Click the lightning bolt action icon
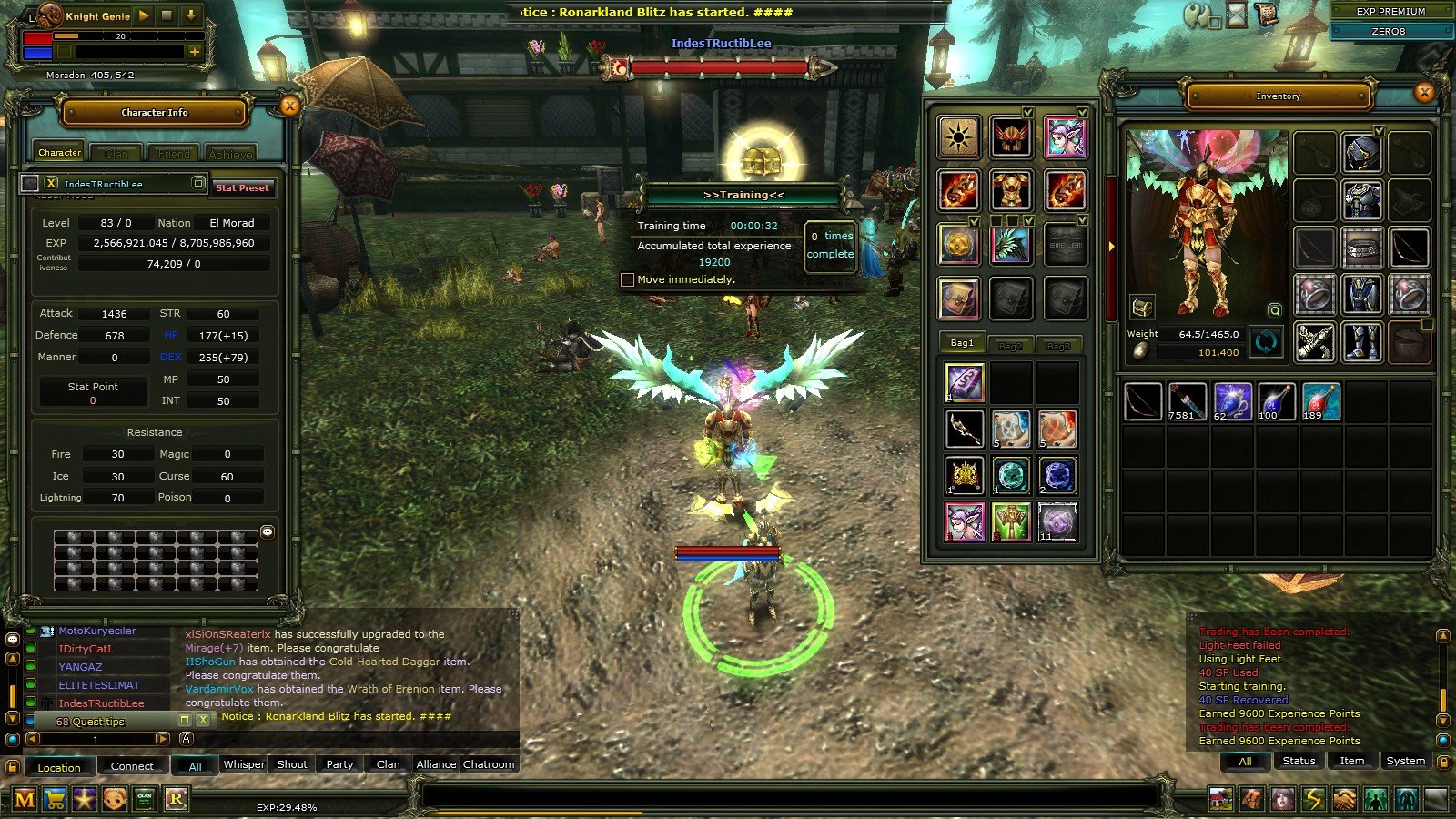1456x819 pixels. pos(1313,799)
